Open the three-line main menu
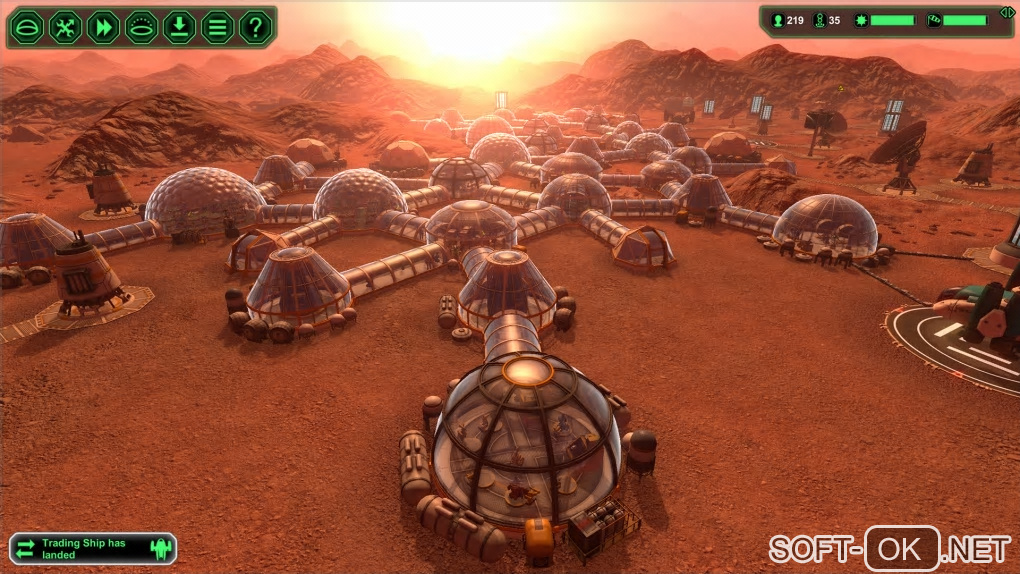The width and height of the screenshot is (1020, 574). point(217,26)
